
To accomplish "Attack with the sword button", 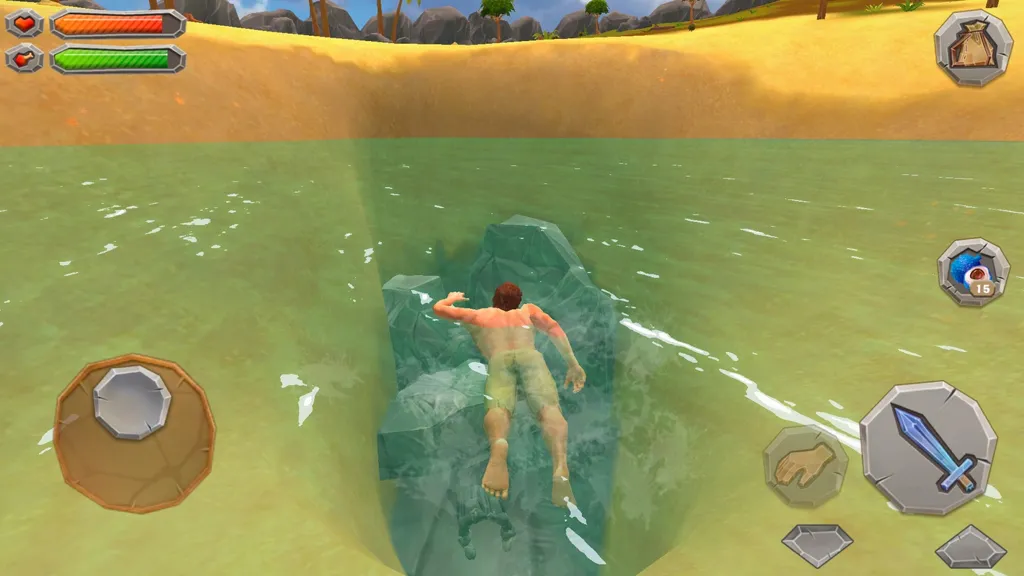I will point(928,448).
